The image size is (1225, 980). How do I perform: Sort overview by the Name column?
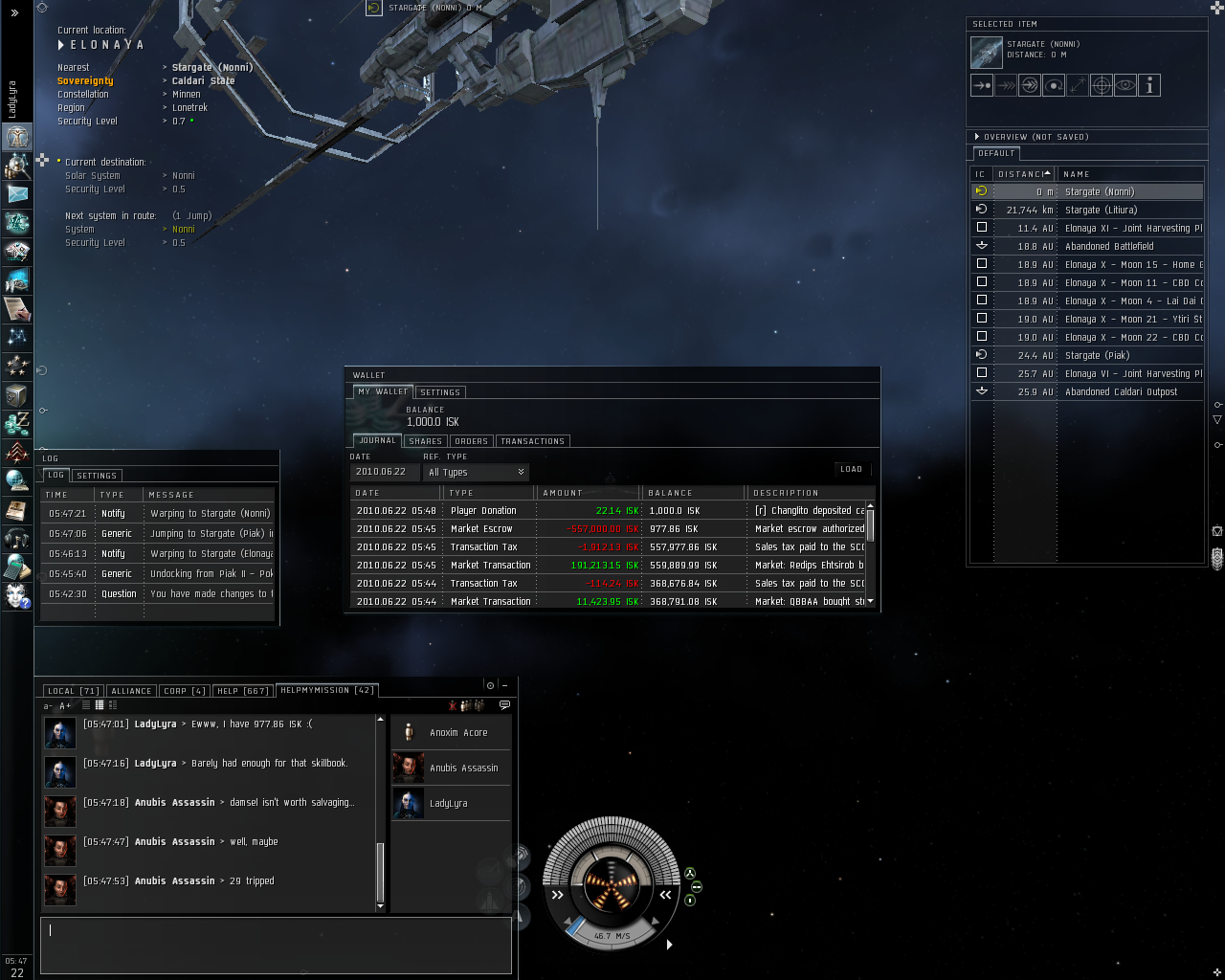(x=1077, y=174)
